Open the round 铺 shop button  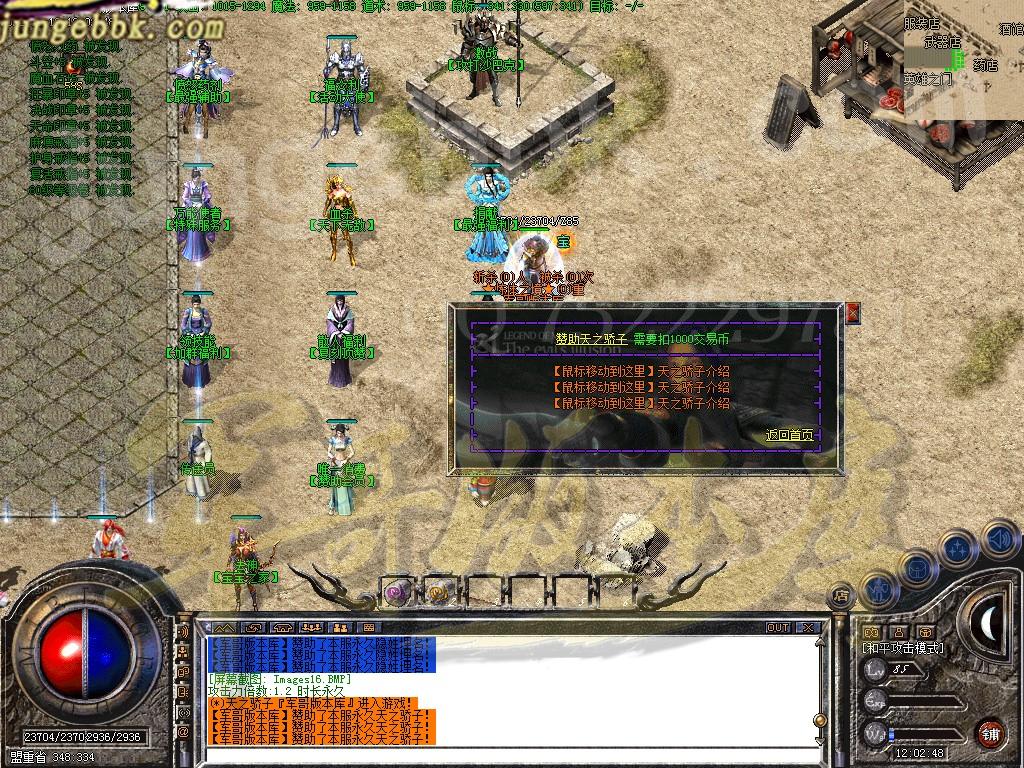coord(990,733)
